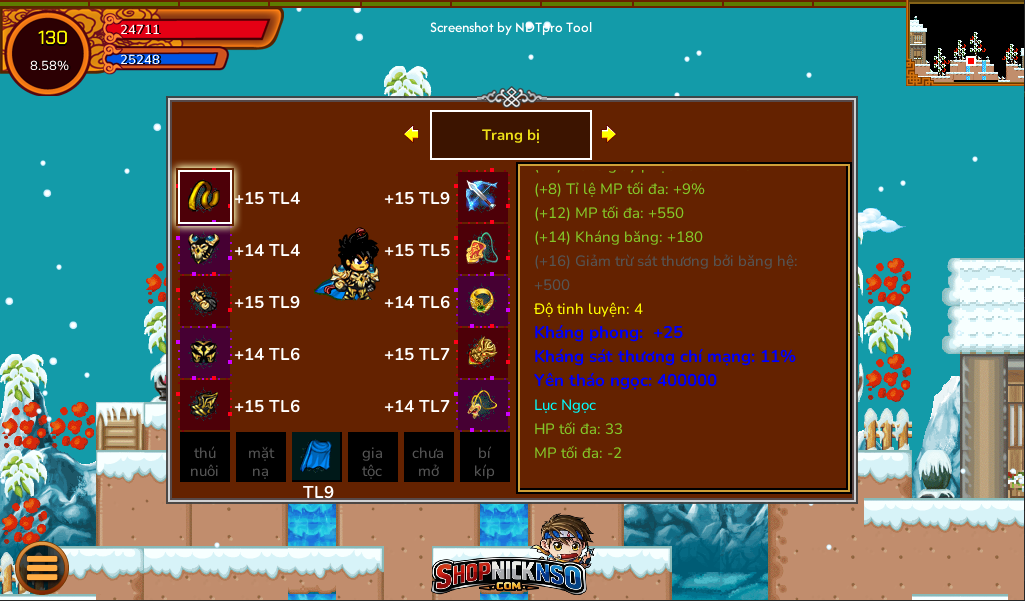Select the +15 TL9 blue bow weapon slot
1025x601 pixels.
tap(483, 197)
